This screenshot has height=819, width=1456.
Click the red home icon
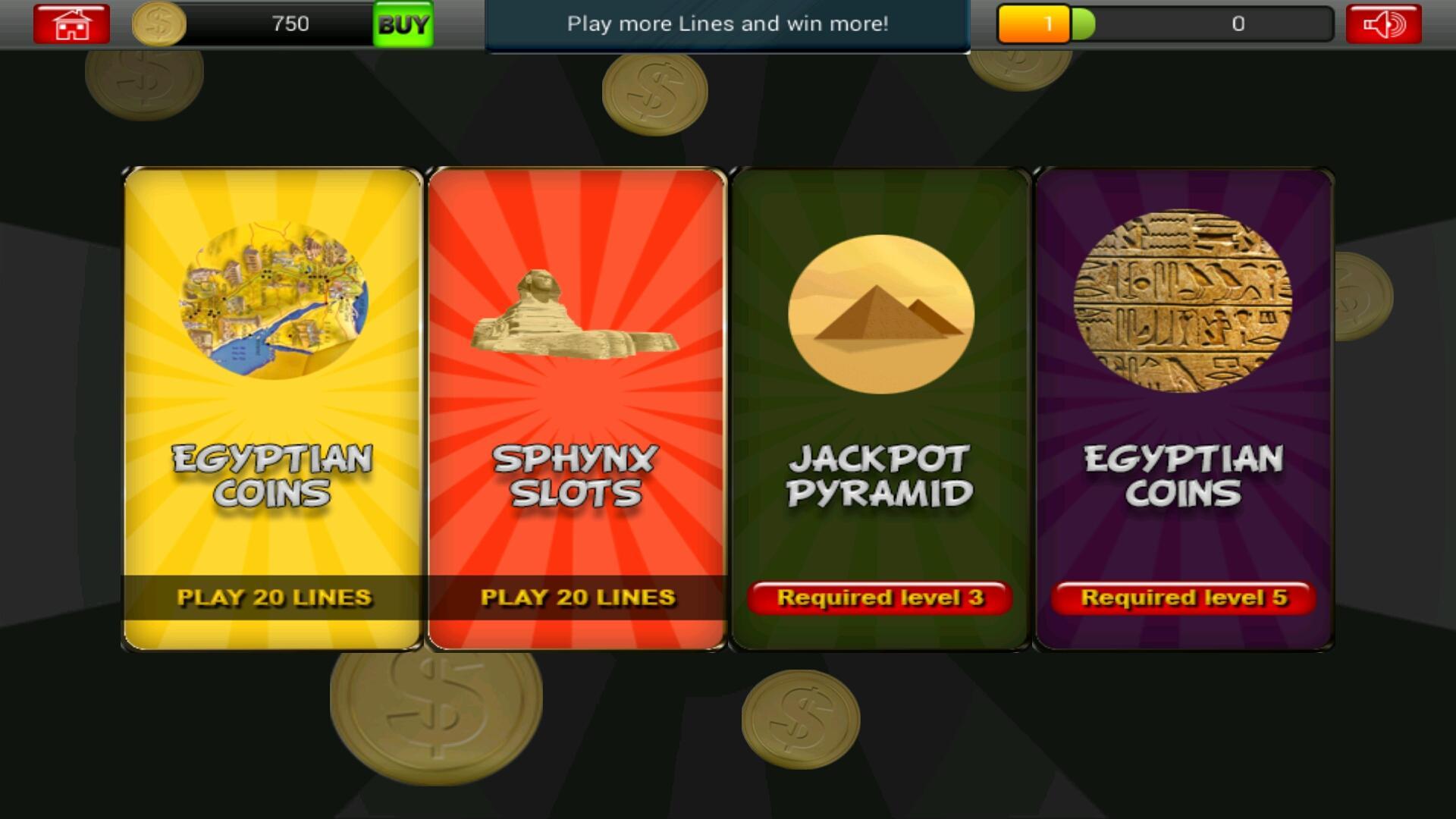tap(71, 24)
